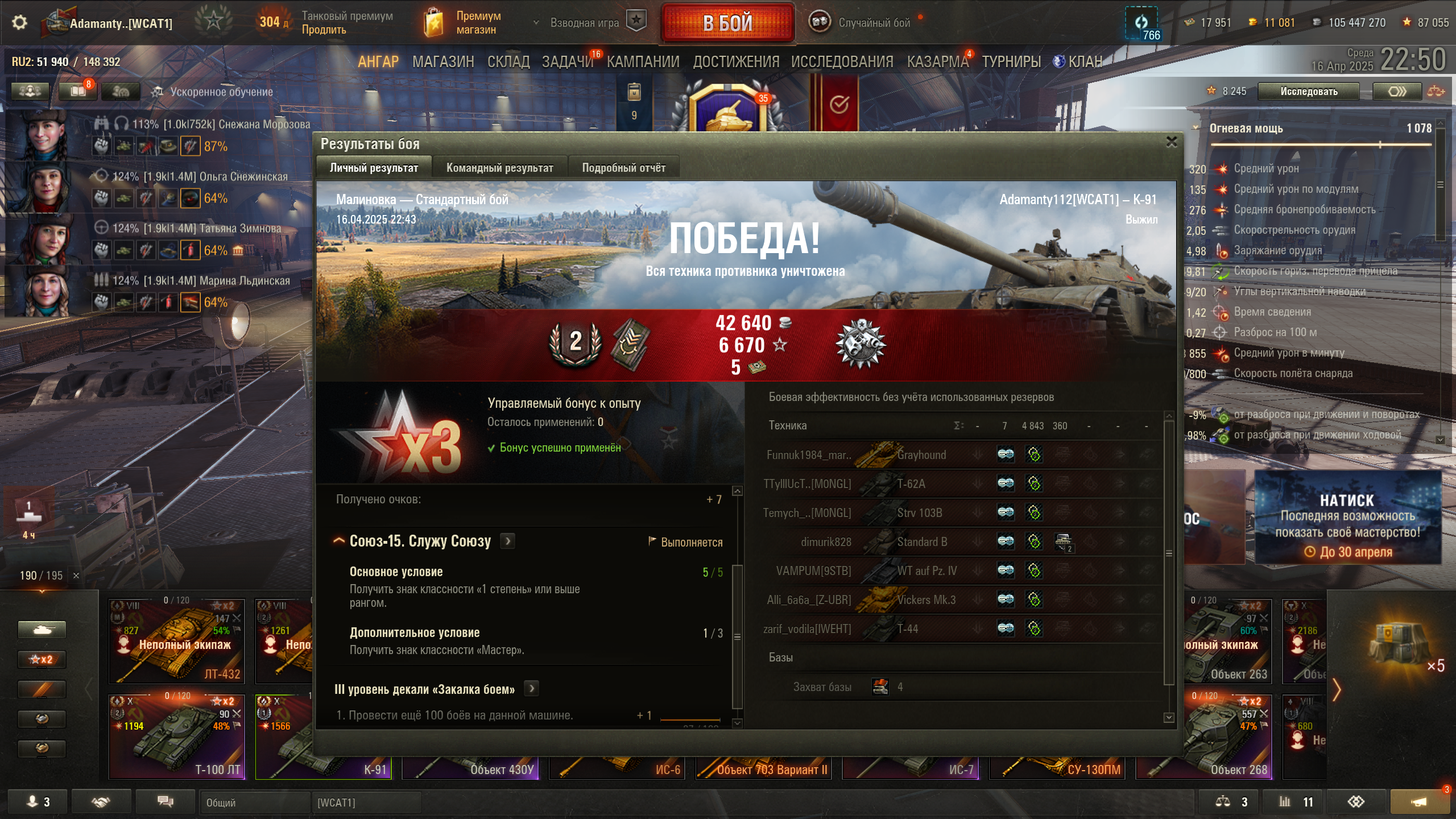The width and height of the screenshot is (1456, 819).
Task: Open the МАГАЗИН menu
Action: 443,61
